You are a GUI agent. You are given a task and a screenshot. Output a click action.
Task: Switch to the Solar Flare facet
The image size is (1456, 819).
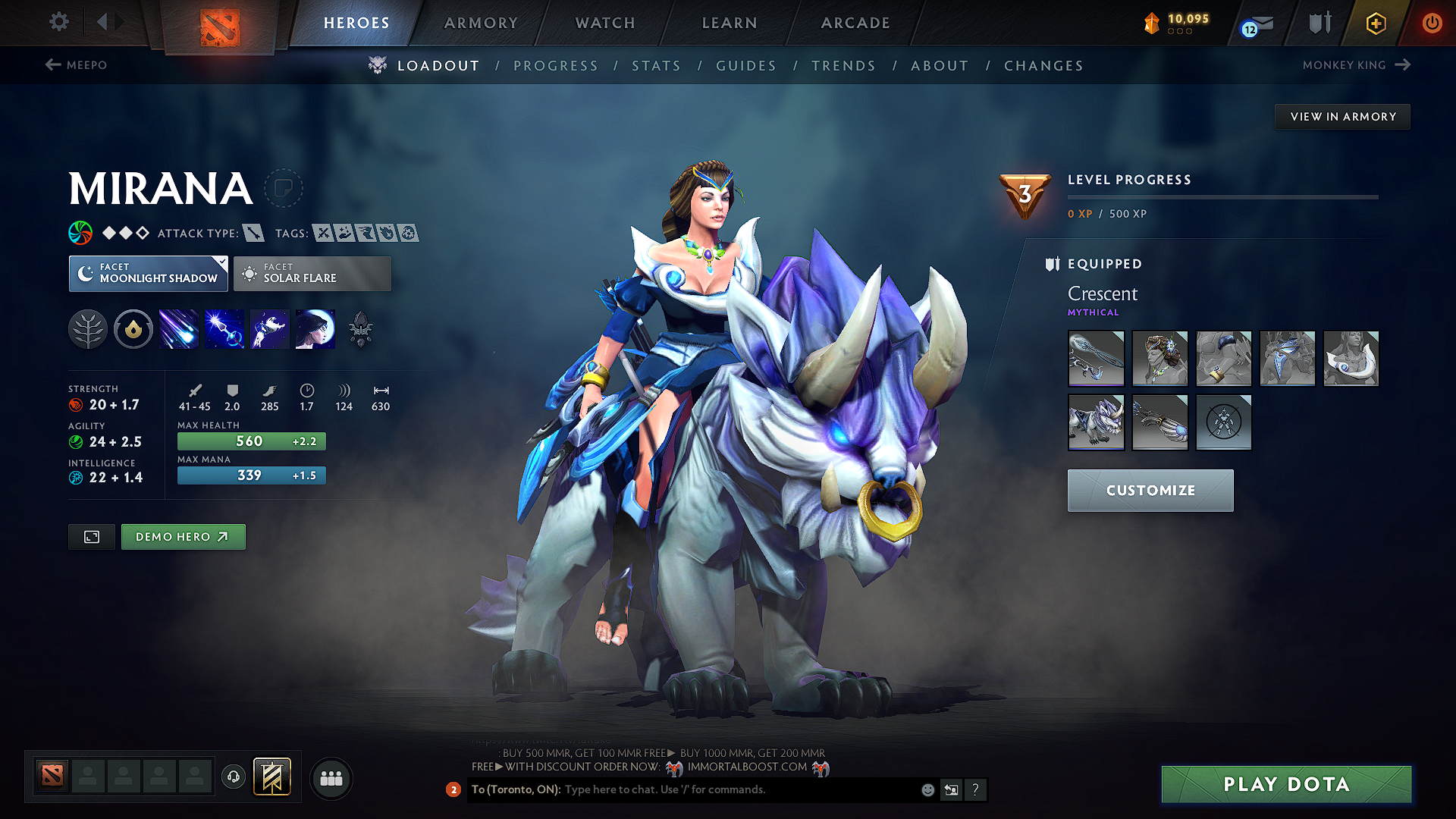(312, 274)
